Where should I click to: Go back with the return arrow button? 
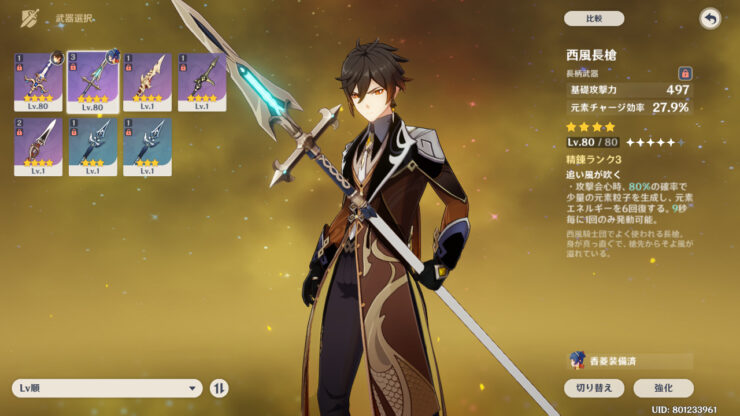point(709,19)
